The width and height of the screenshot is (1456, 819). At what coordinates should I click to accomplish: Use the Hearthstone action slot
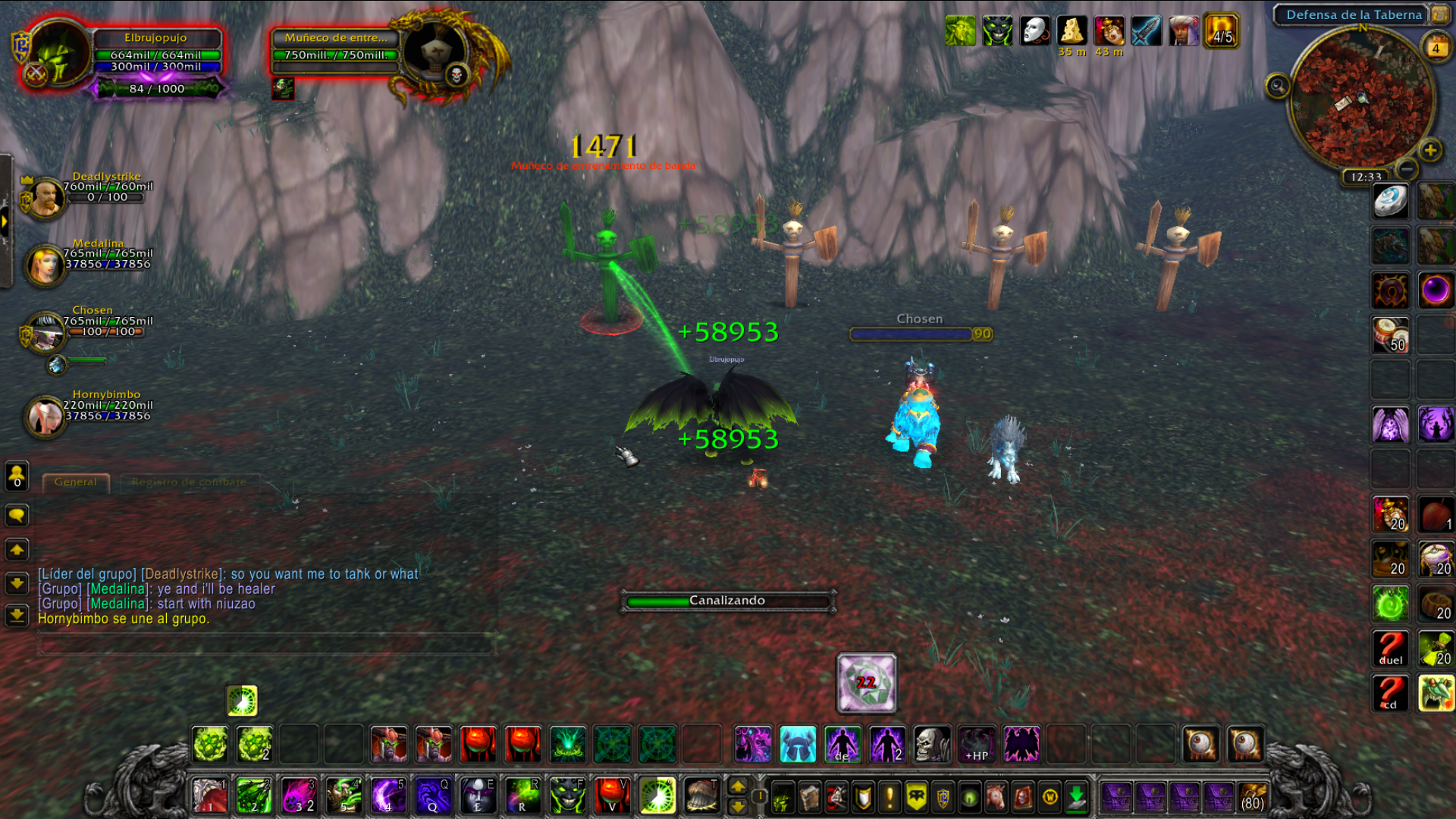coord(1390,202)
